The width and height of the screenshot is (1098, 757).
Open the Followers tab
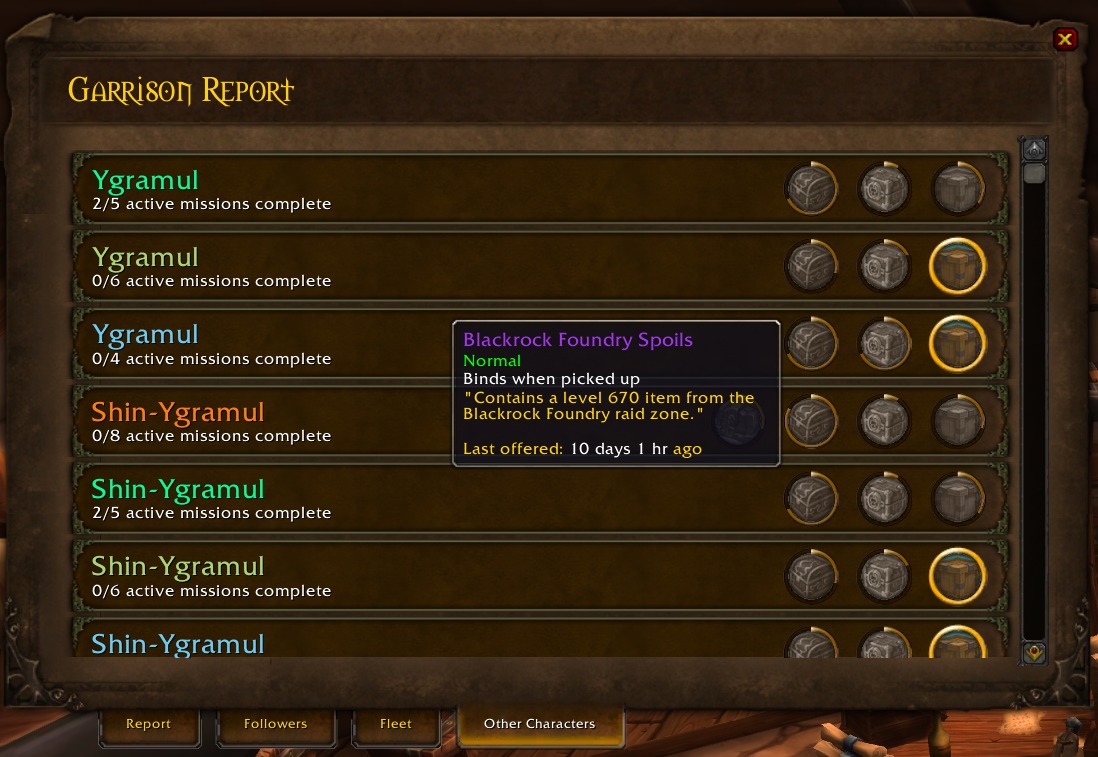[x=275, y=724]
